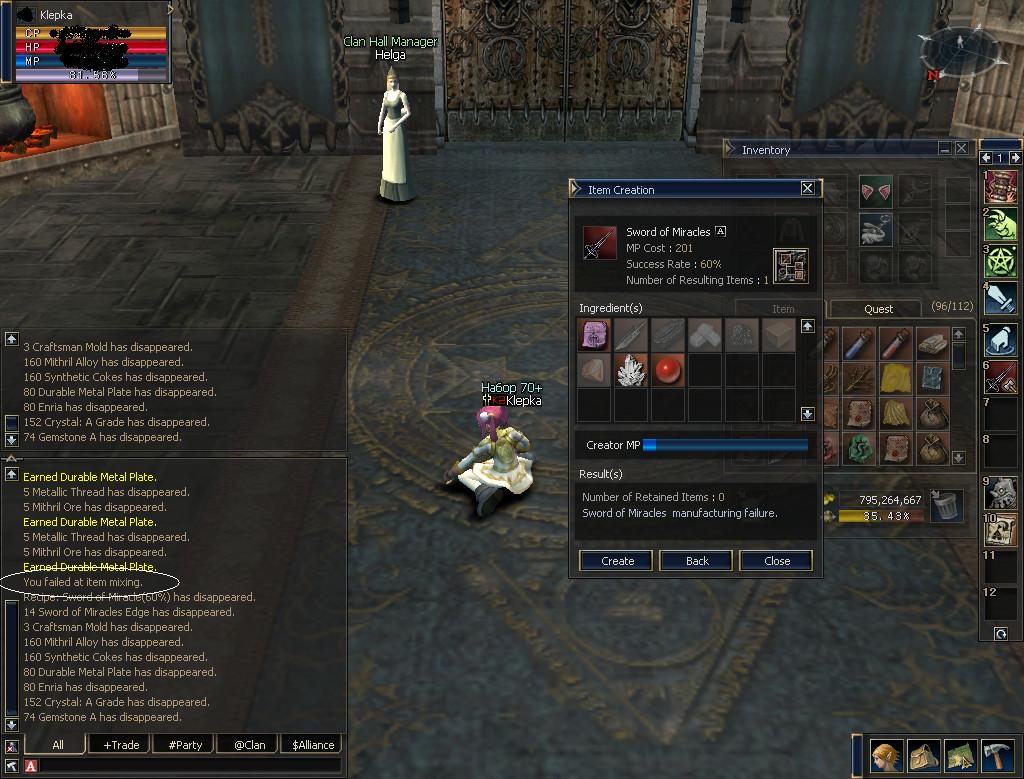Image resolution: width=1024 pixels, height=779 pixels.
Task: Activate the green pentagram skill on the shortcut bar
Action: [x=1001, y=260]
